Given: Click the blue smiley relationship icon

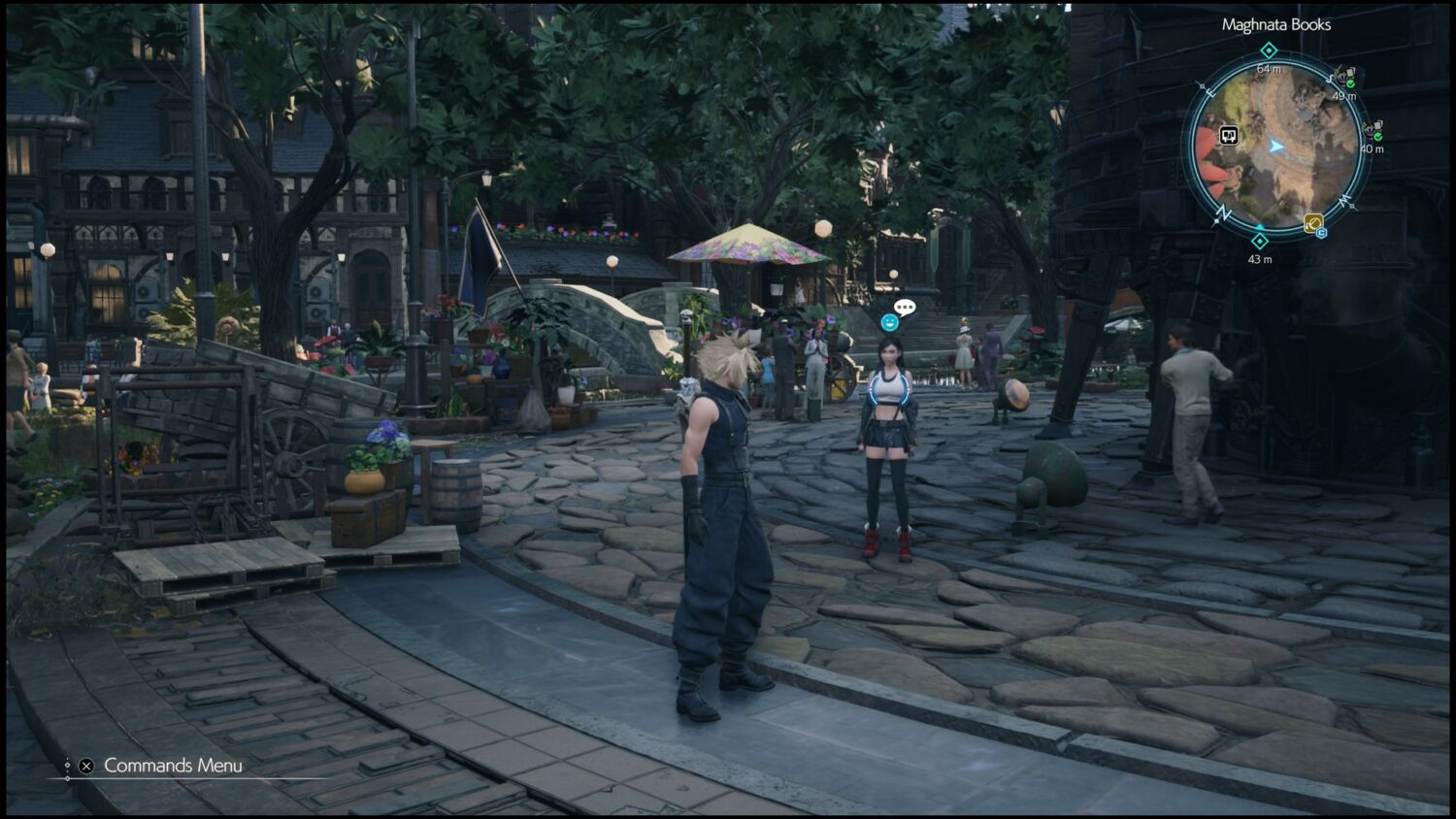Looking at the screenshot, I should [x=889, y=322].
